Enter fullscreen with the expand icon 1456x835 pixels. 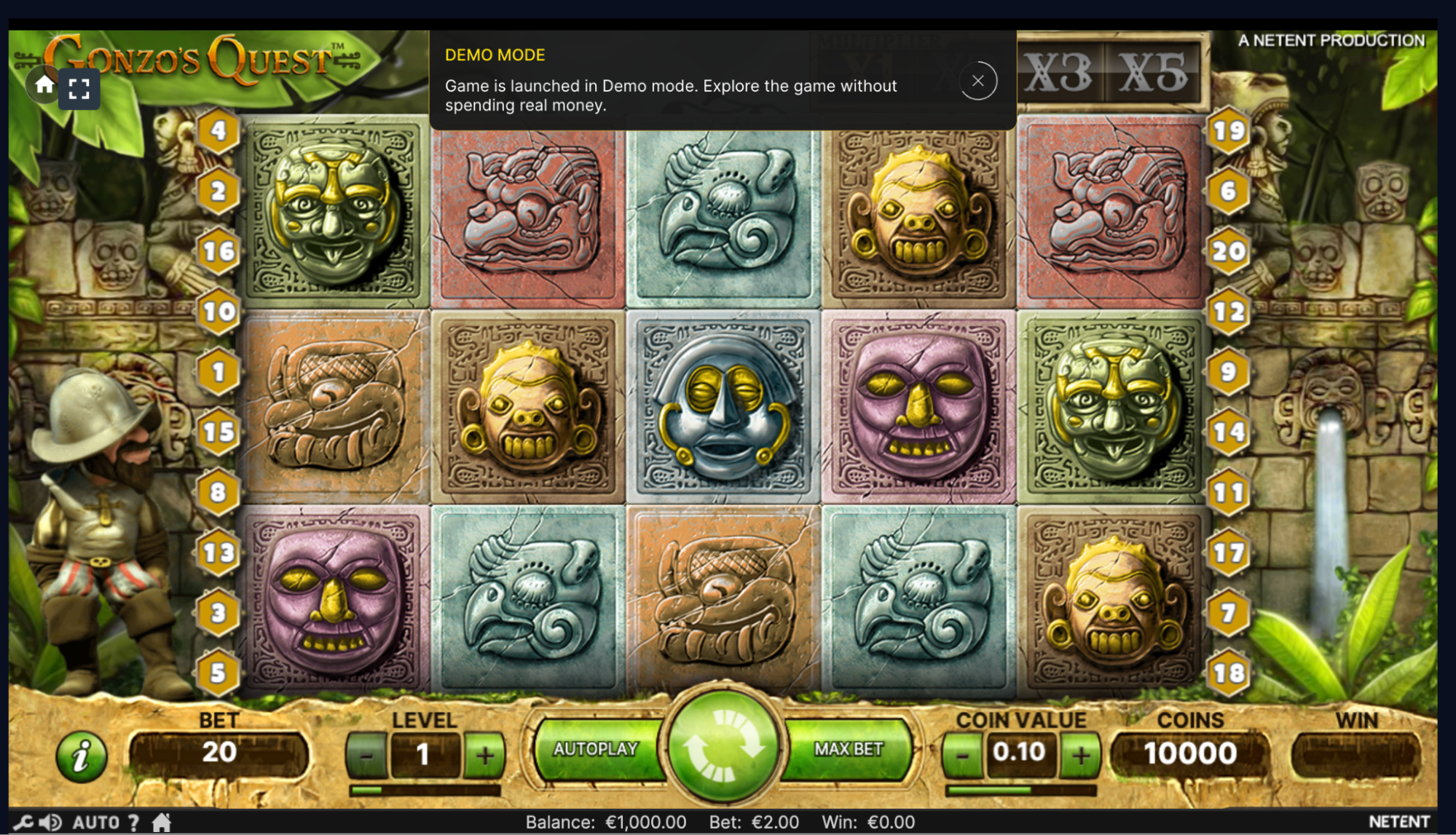[x=79, y=89]
